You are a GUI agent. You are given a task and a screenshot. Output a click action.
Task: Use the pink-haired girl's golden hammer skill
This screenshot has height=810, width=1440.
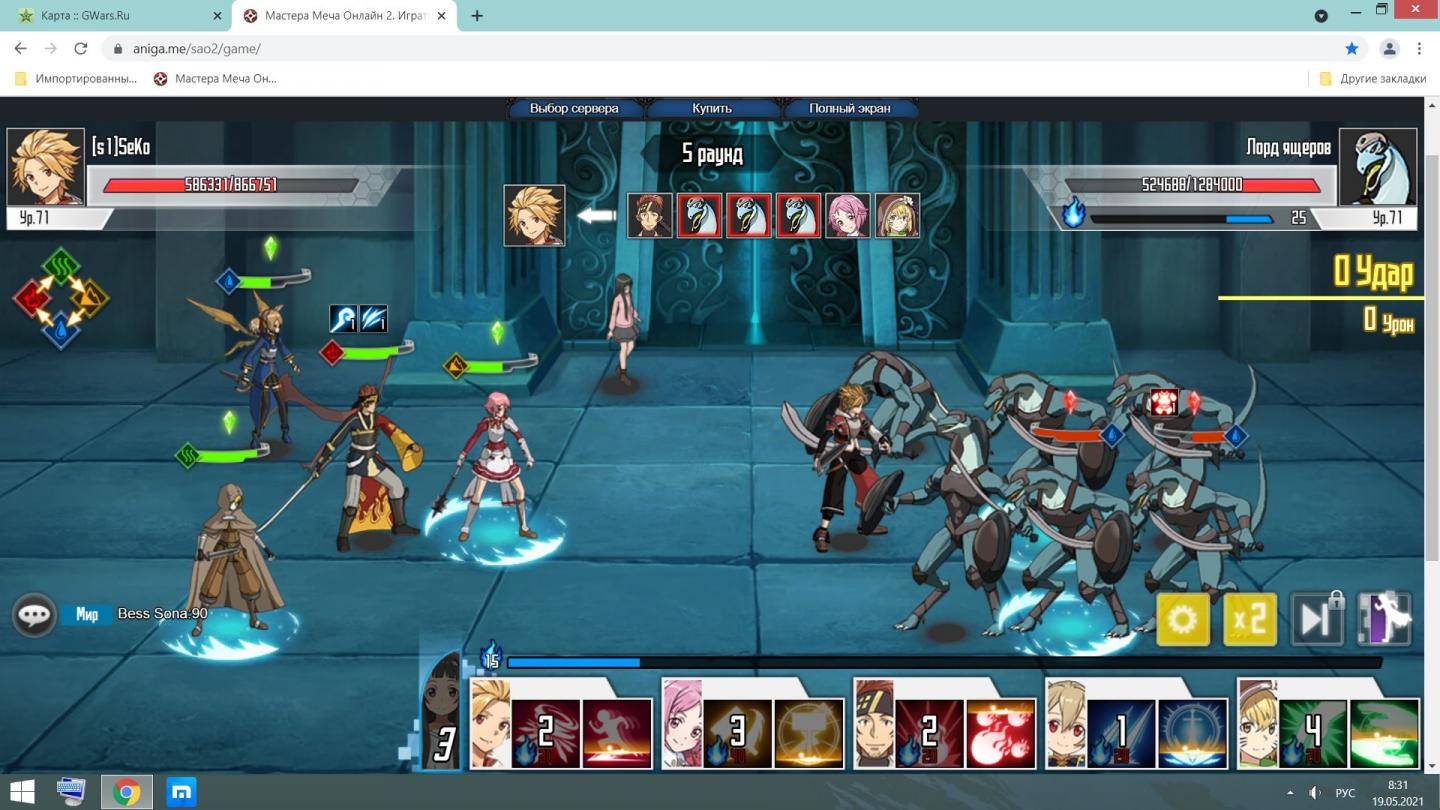click(x=808, y=733)
